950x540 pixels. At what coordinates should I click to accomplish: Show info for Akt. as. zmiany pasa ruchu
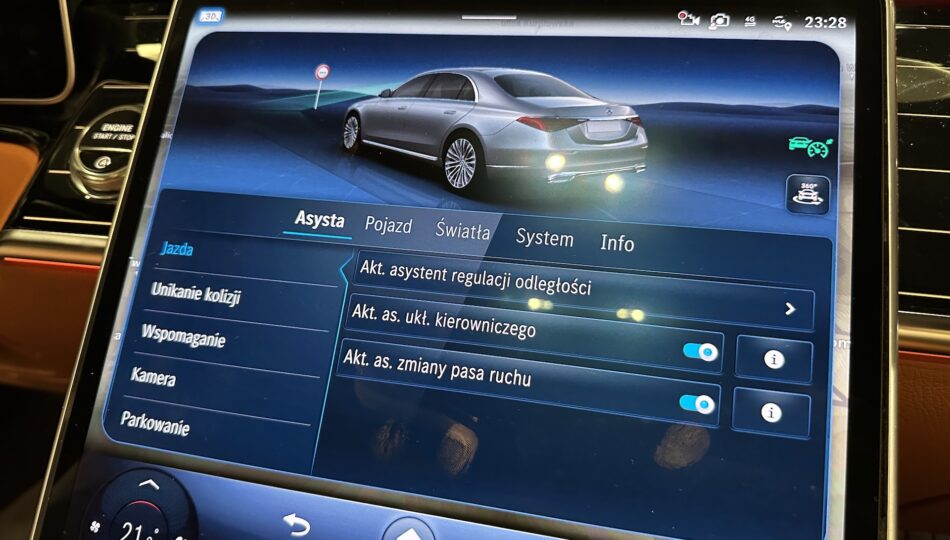(770, 411)
